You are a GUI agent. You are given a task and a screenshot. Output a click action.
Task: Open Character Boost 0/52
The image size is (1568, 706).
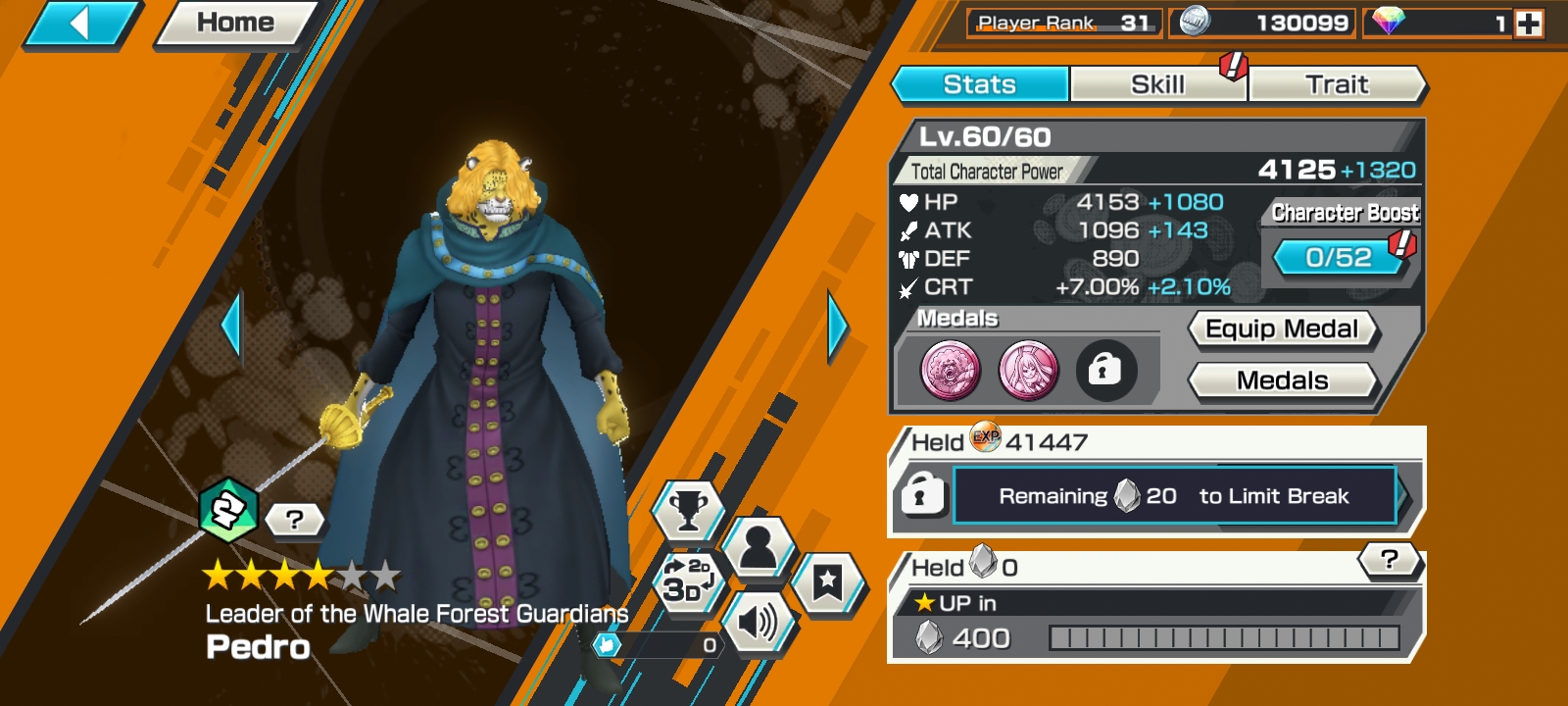(x=1339, y=257)
